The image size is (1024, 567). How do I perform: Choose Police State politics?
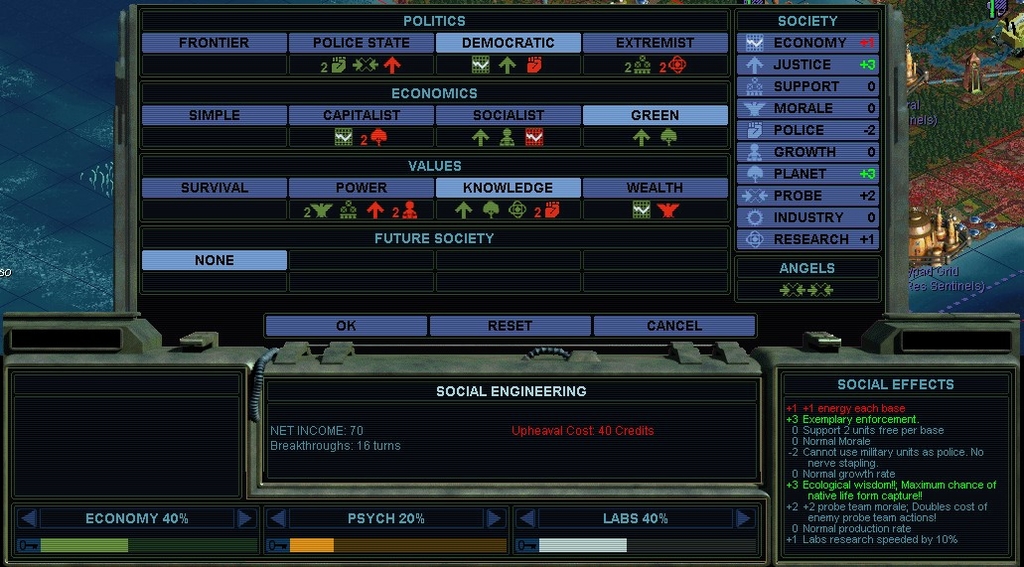(x=361, y=43)
